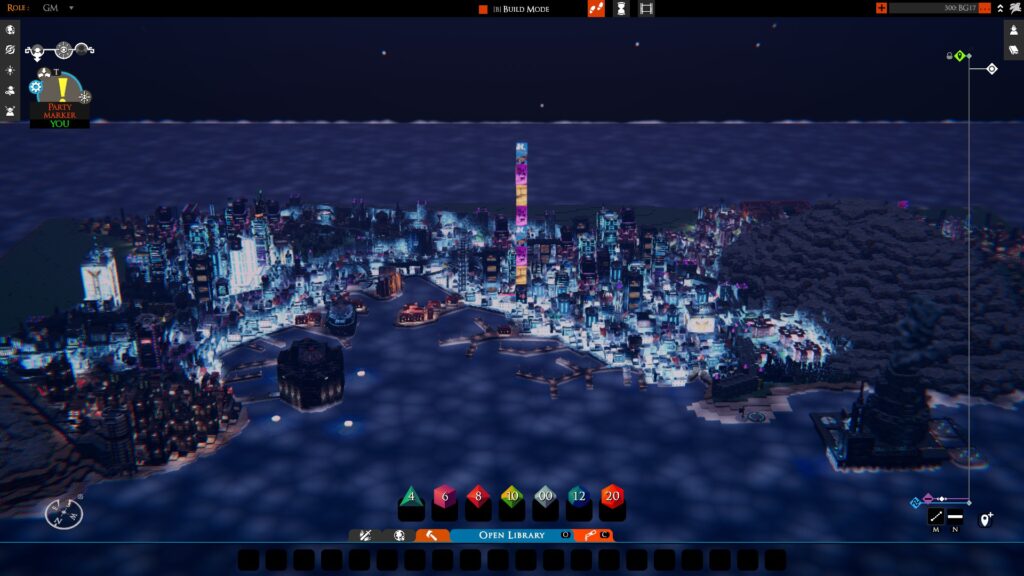Click the orange plus button at top right

pos(881,8)
